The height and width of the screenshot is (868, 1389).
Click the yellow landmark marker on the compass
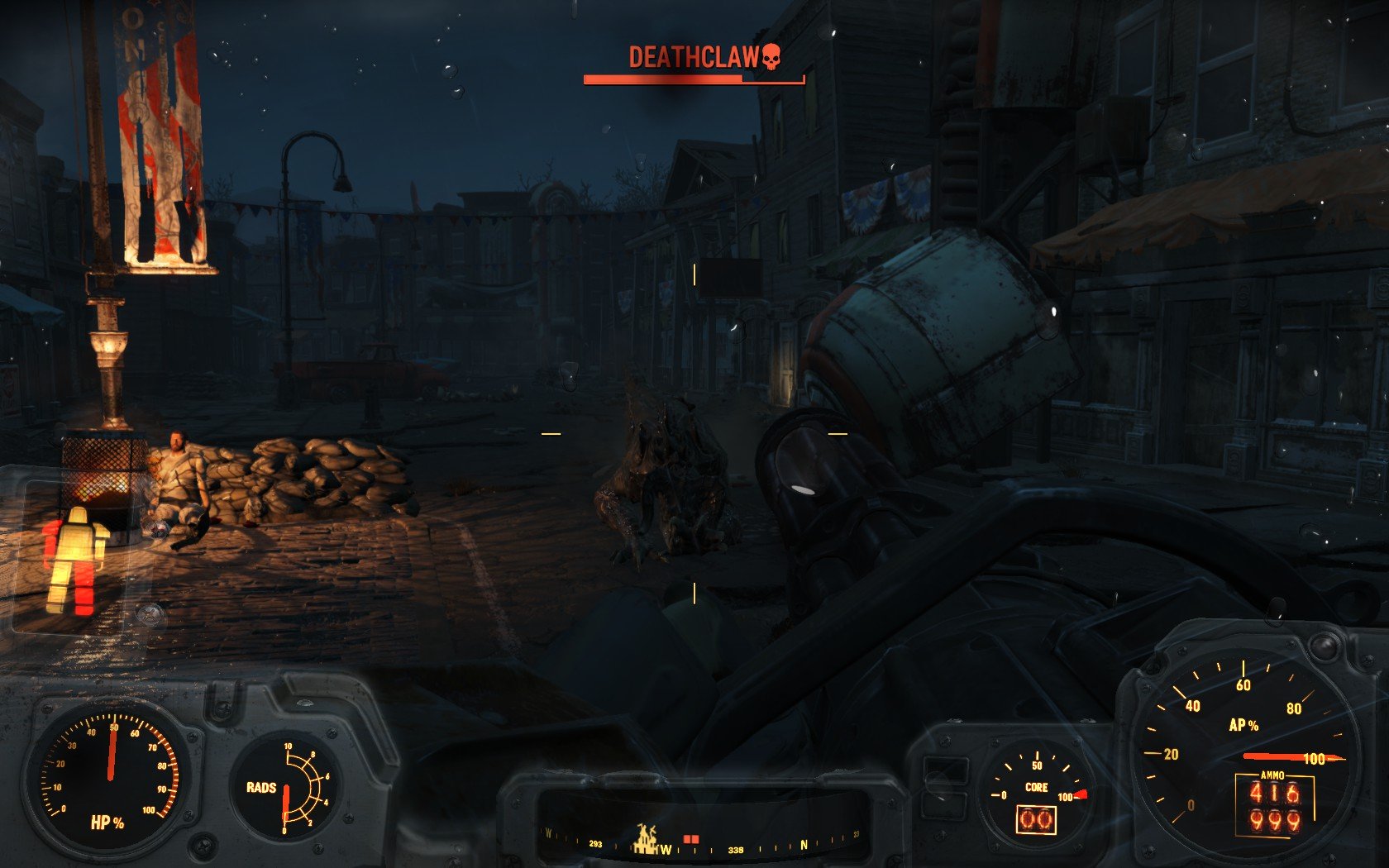tap(646, 838)
